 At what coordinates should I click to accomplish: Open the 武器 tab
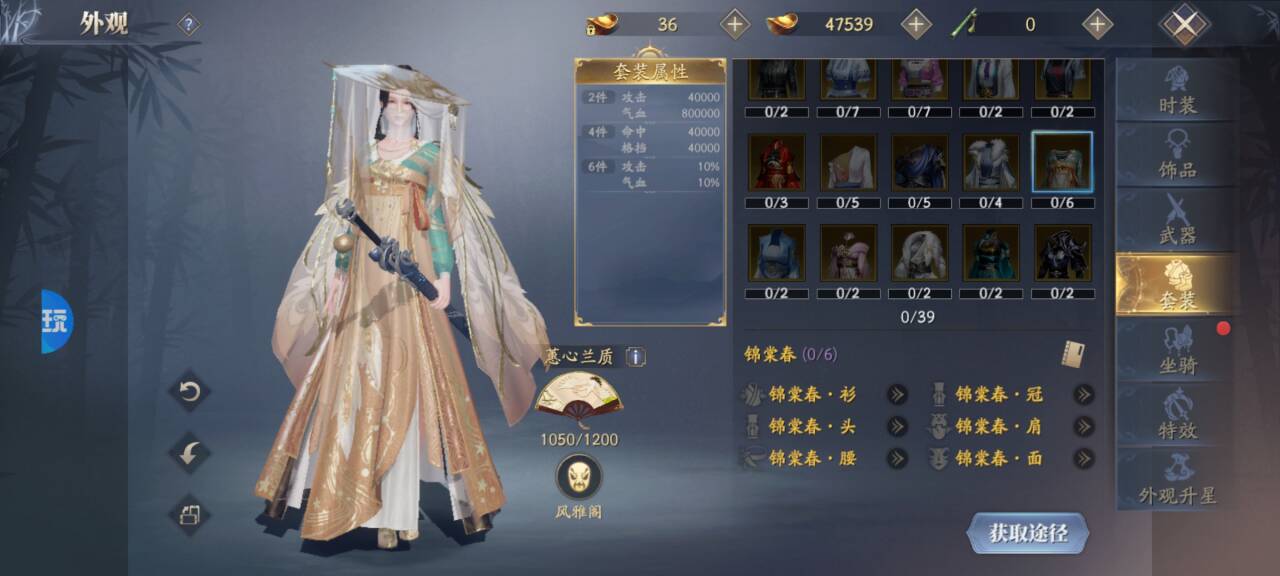click(x=1177, y=220)
